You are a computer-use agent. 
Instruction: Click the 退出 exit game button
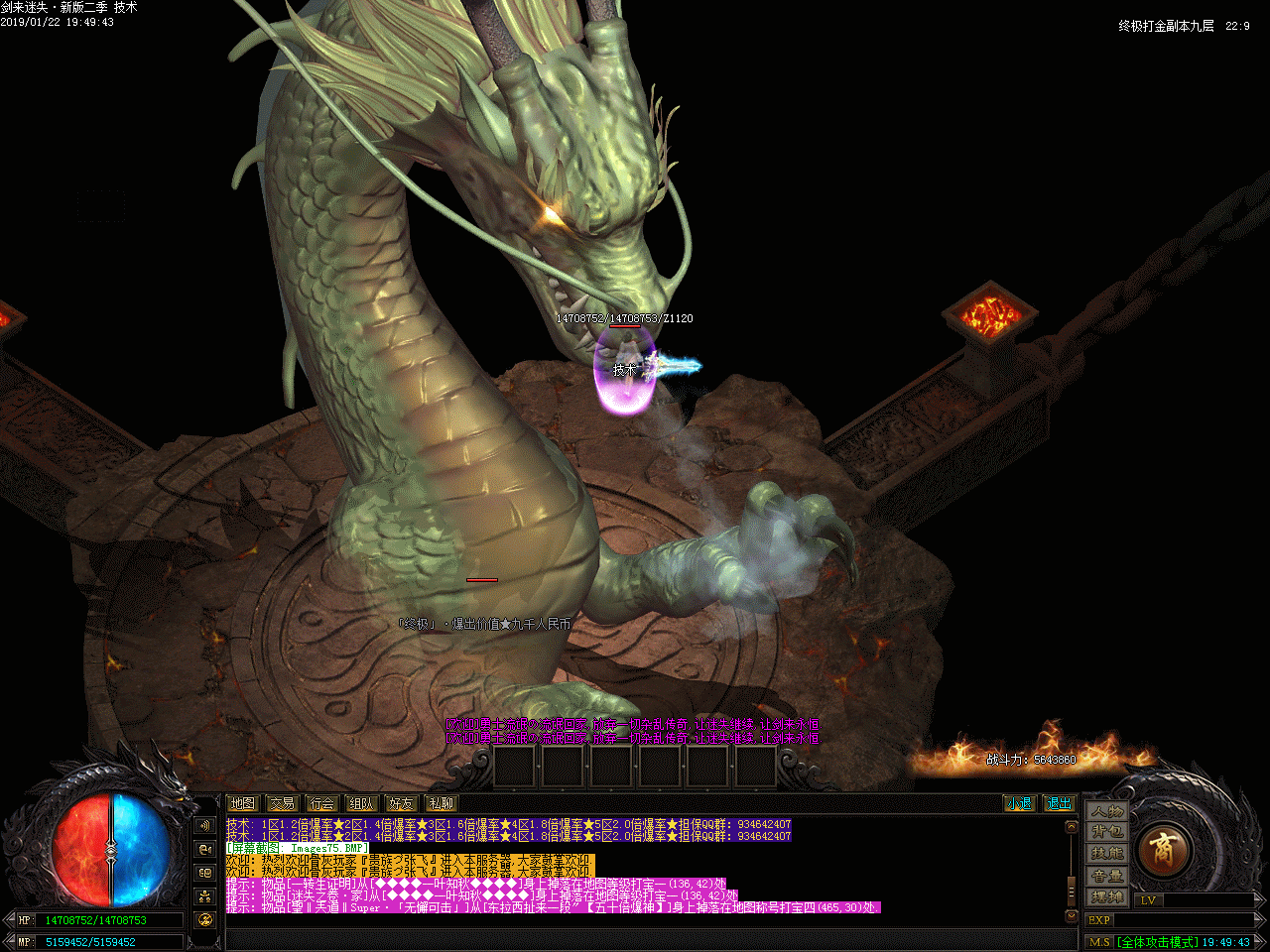click(x=1059, y=803)
